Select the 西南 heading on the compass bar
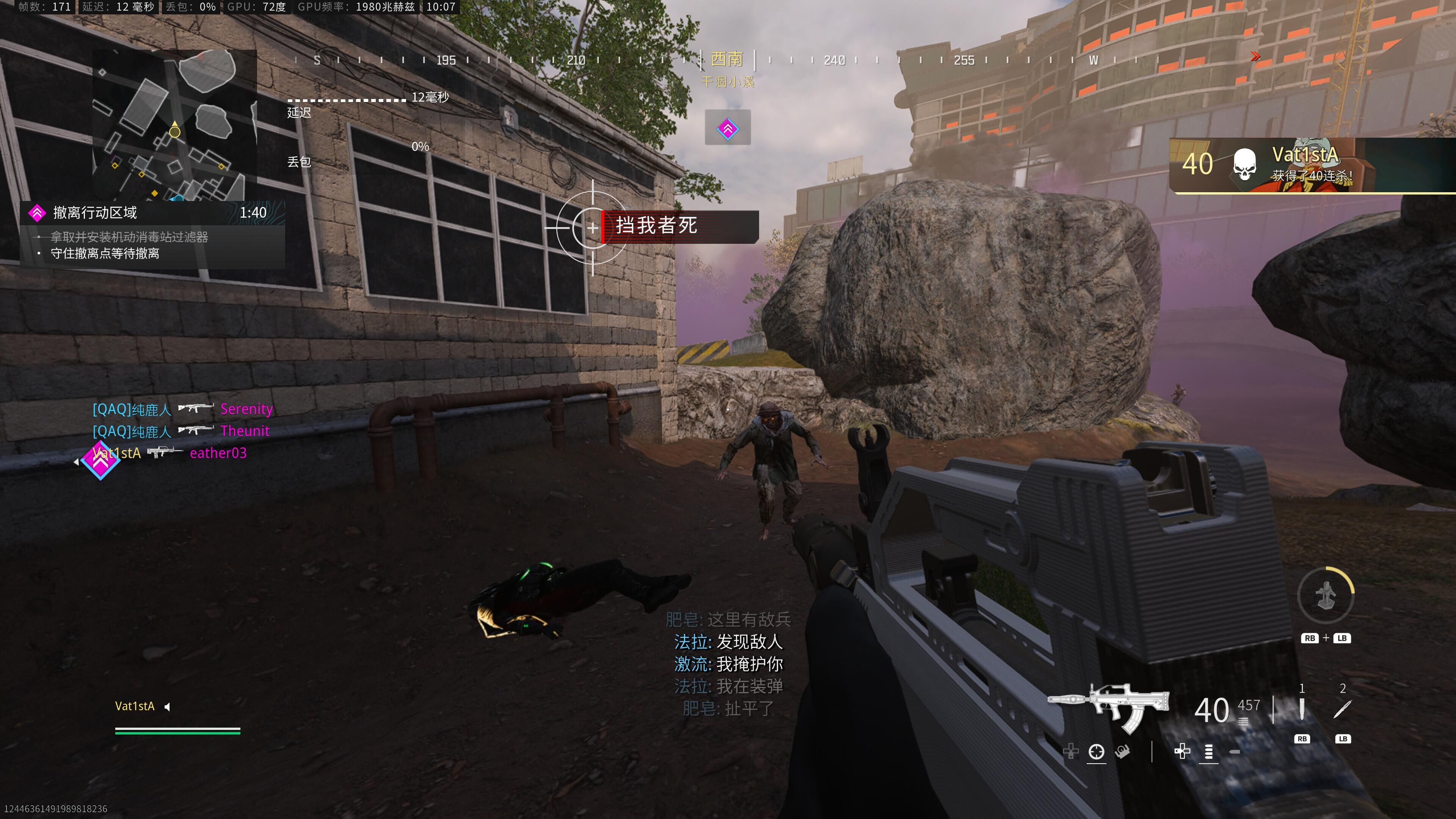 728,60
